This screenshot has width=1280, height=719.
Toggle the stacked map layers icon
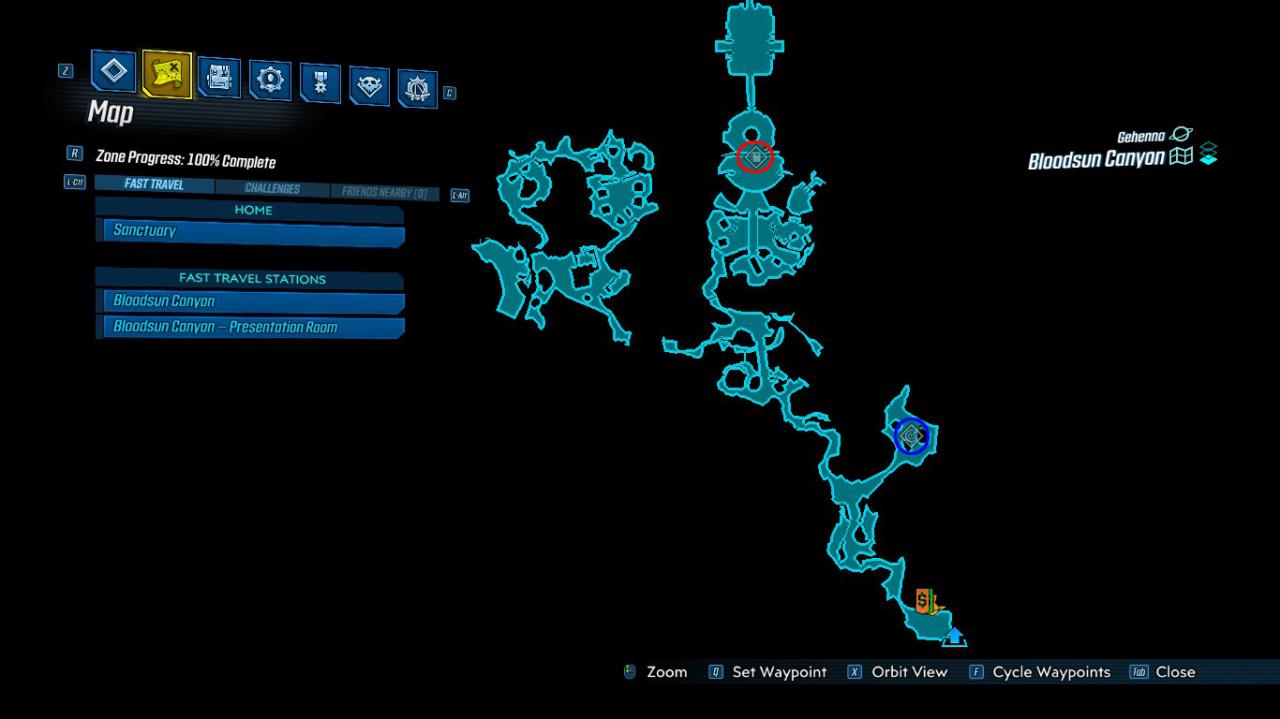(1208, 155)
